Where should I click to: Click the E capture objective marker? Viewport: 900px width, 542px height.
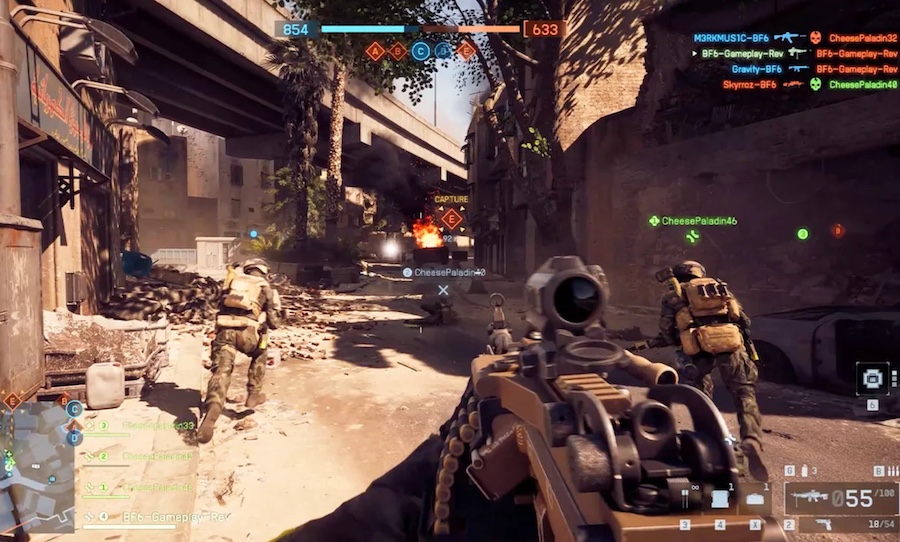(451, 219)
